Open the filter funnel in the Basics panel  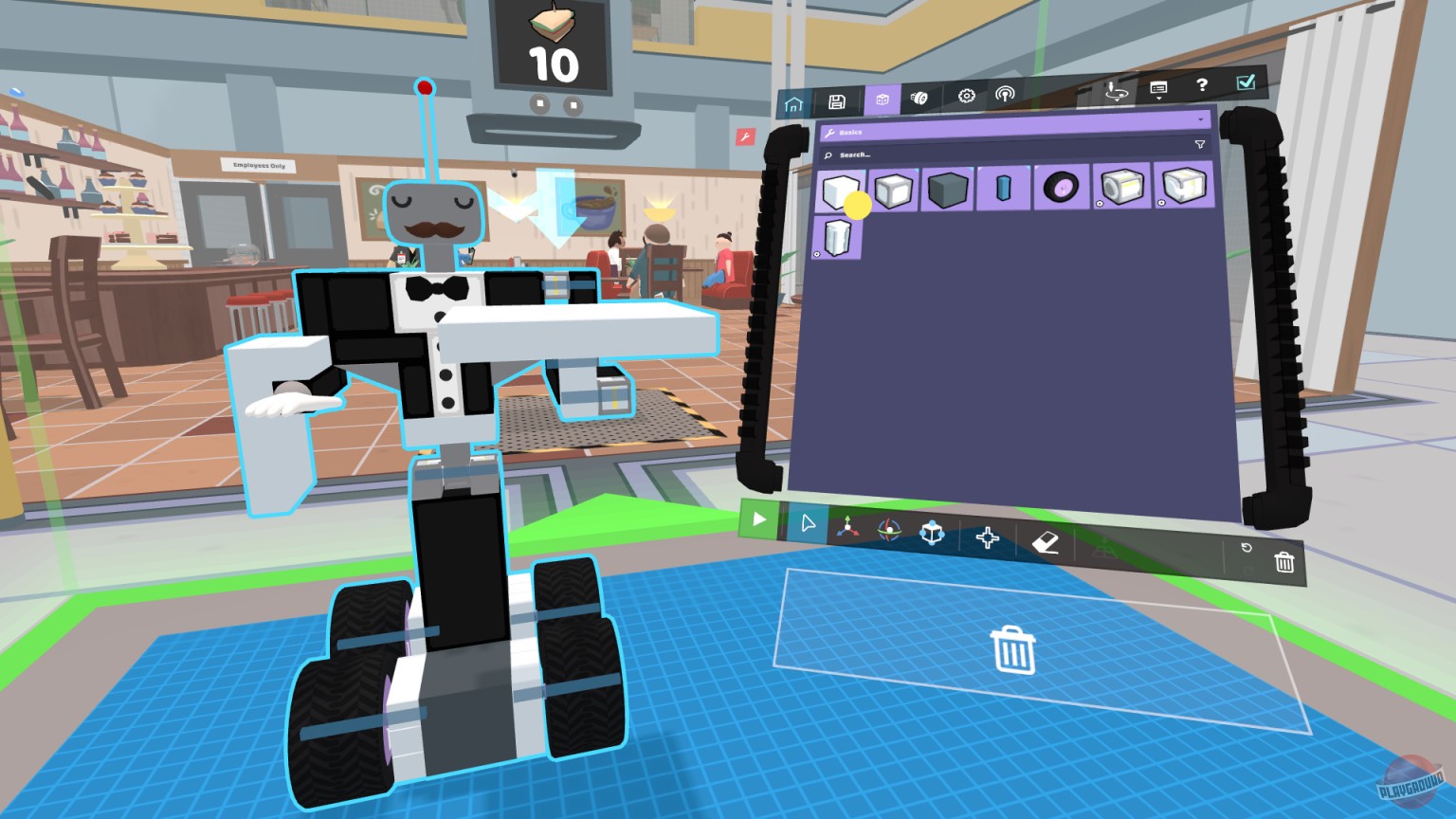(x=1201, y=144)
